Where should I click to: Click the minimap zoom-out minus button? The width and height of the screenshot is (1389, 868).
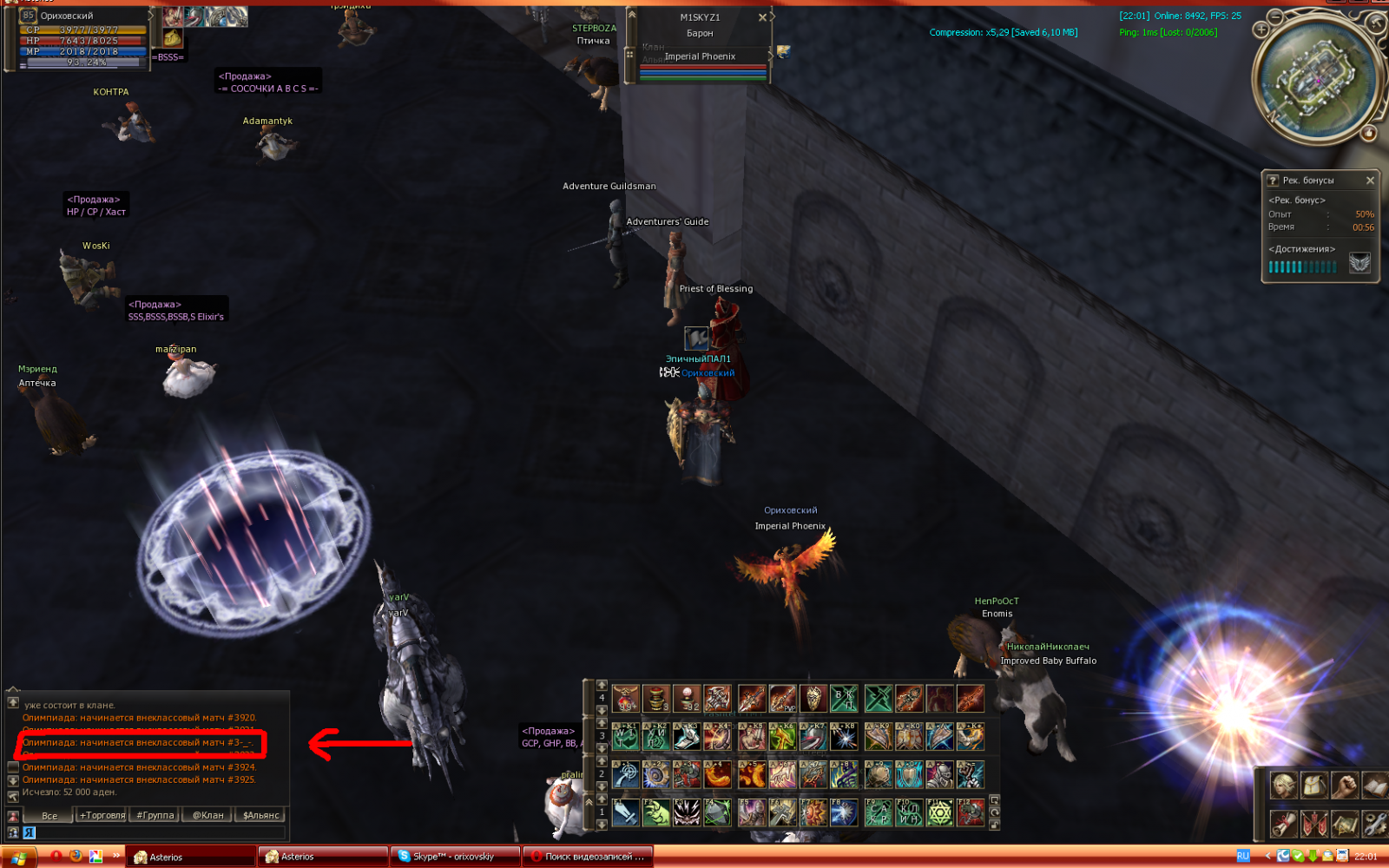(x=1275, y=16)
